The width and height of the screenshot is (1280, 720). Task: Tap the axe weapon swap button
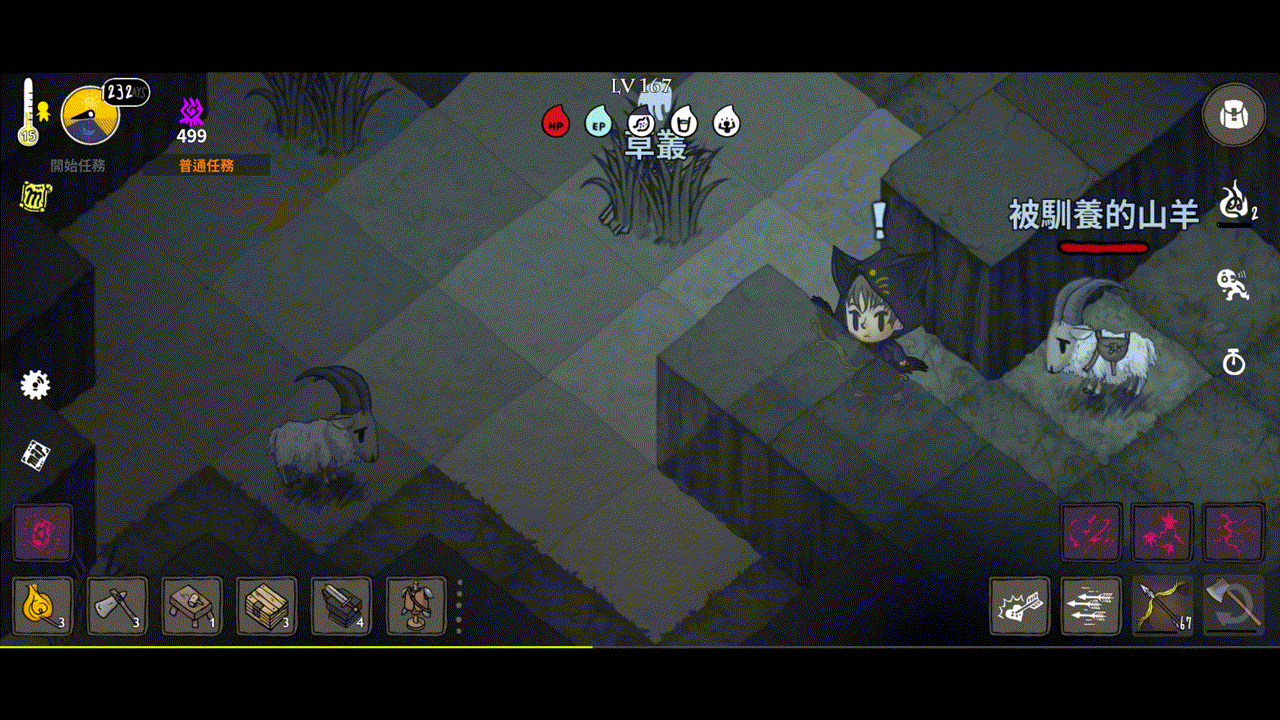coord(1233,606)
